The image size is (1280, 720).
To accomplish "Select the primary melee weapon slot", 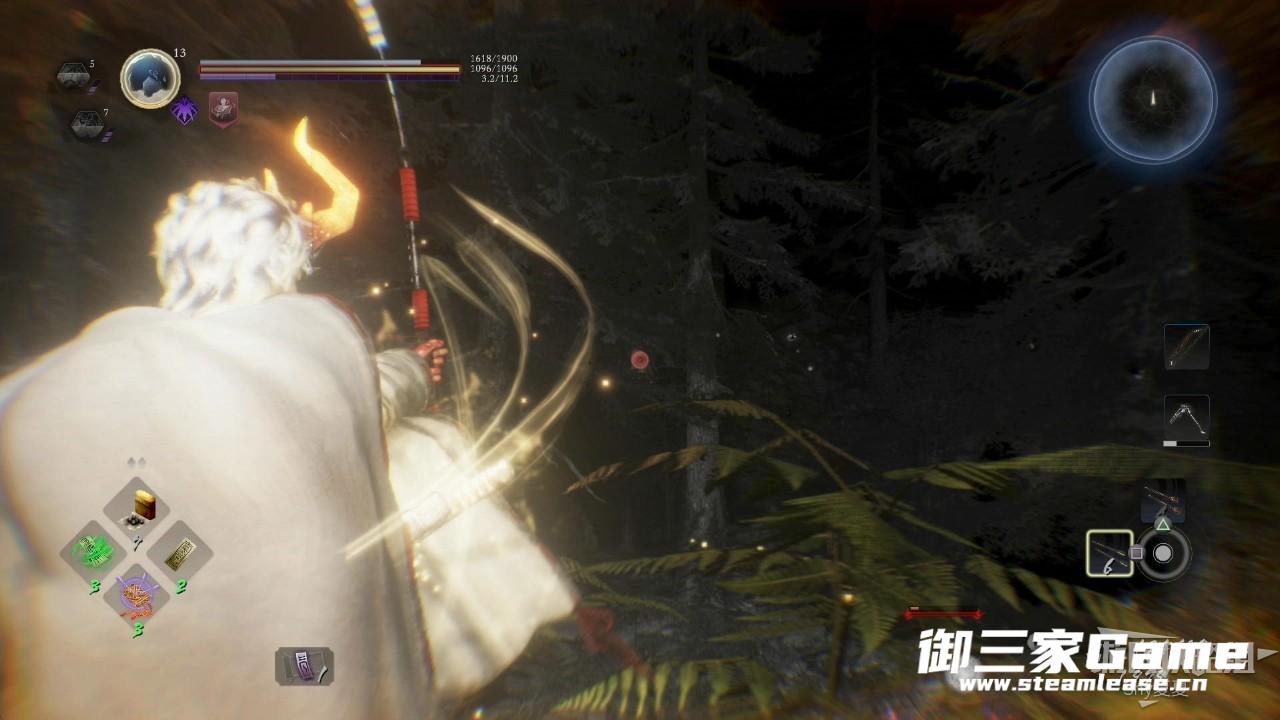I will pyautogui.click(x=1186, y=347).
